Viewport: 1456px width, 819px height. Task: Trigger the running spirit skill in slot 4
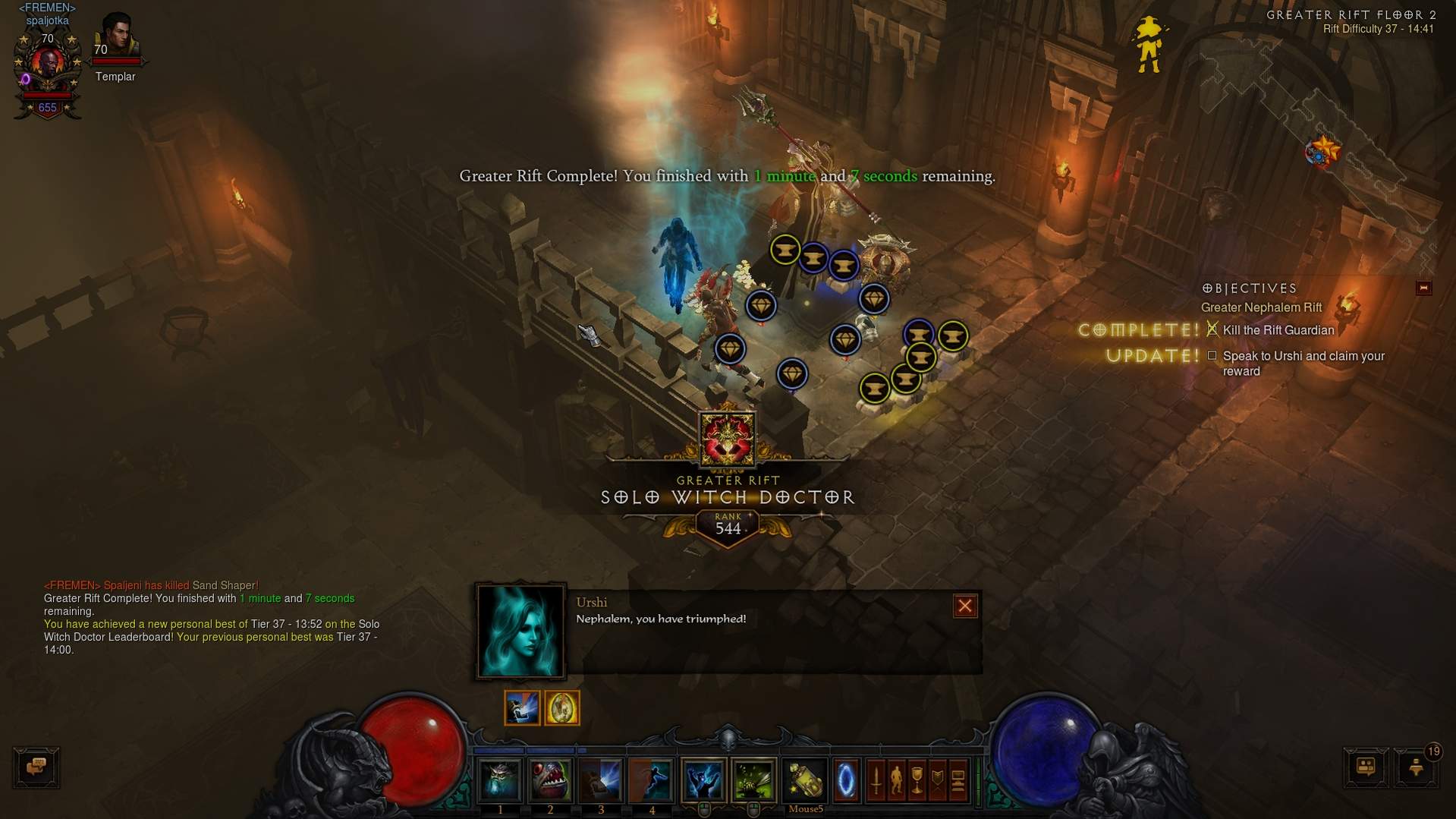[652, 780]
